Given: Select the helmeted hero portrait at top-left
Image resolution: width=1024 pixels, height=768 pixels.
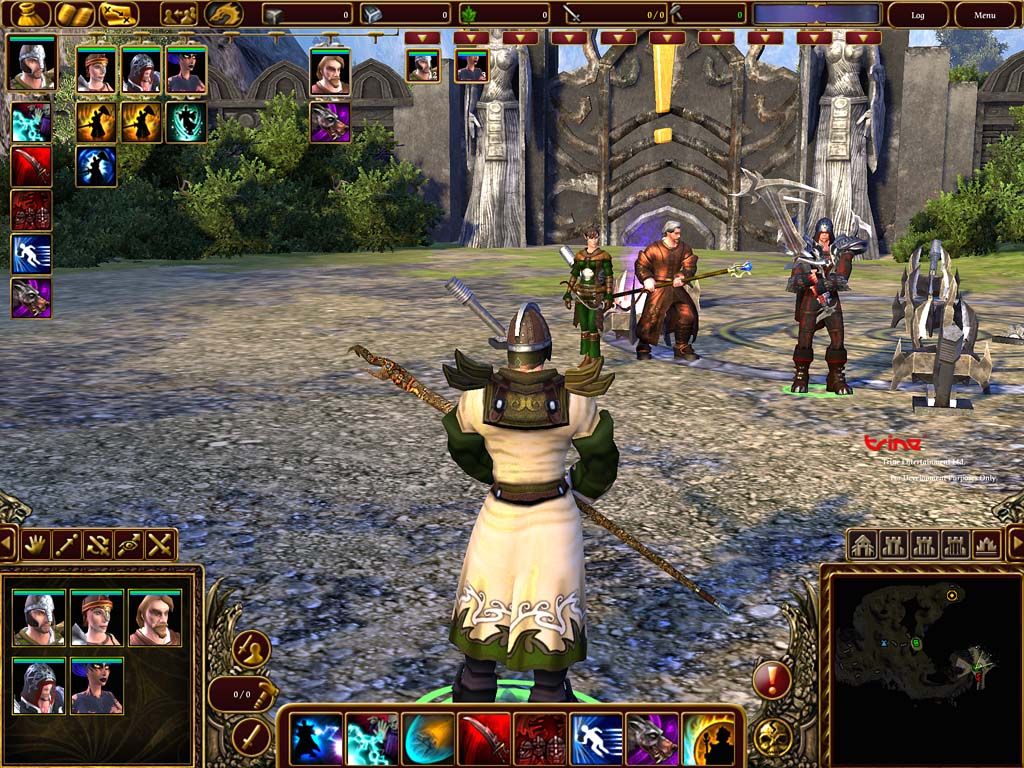Looking at the screenshot, I should (x=31, y=65).
